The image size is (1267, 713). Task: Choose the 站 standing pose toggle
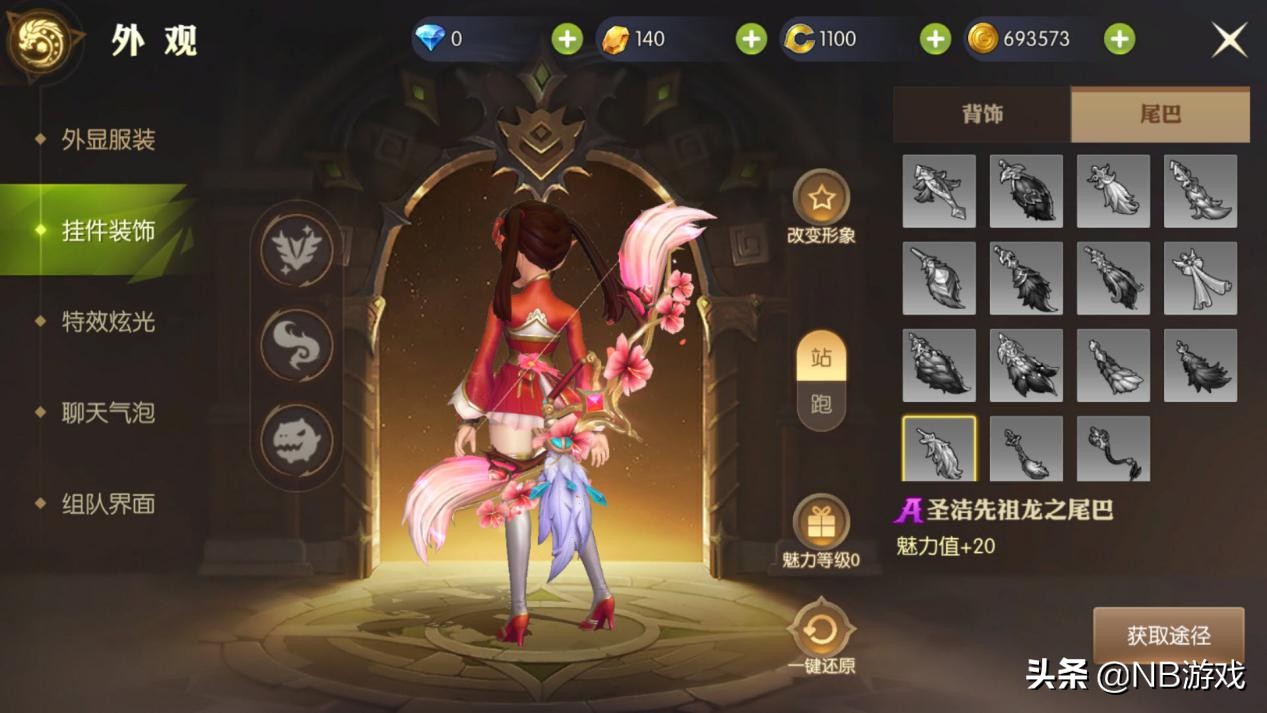821,358
